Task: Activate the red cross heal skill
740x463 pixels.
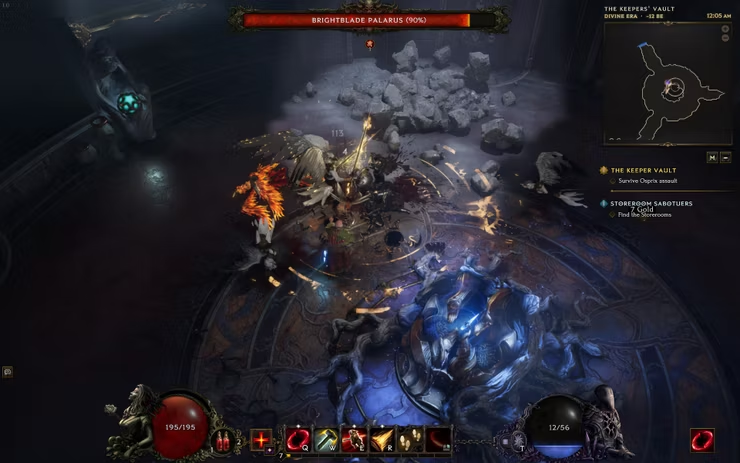Action: pyautogui.click(x=262, y=439)
